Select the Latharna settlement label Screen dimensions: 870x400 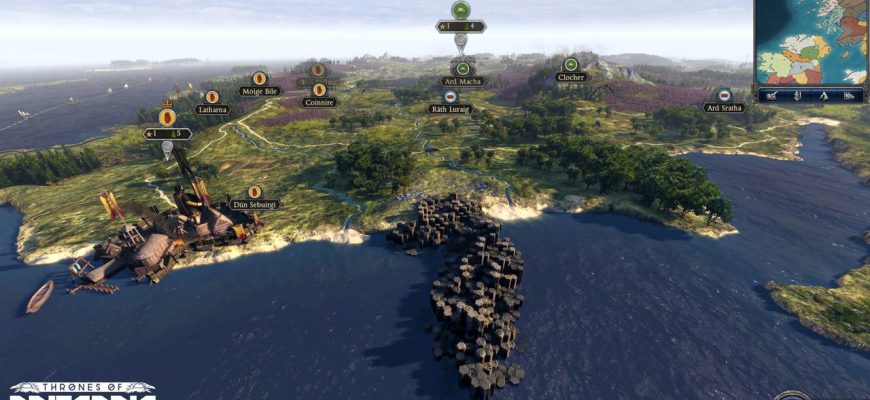[x=212, y=109]
